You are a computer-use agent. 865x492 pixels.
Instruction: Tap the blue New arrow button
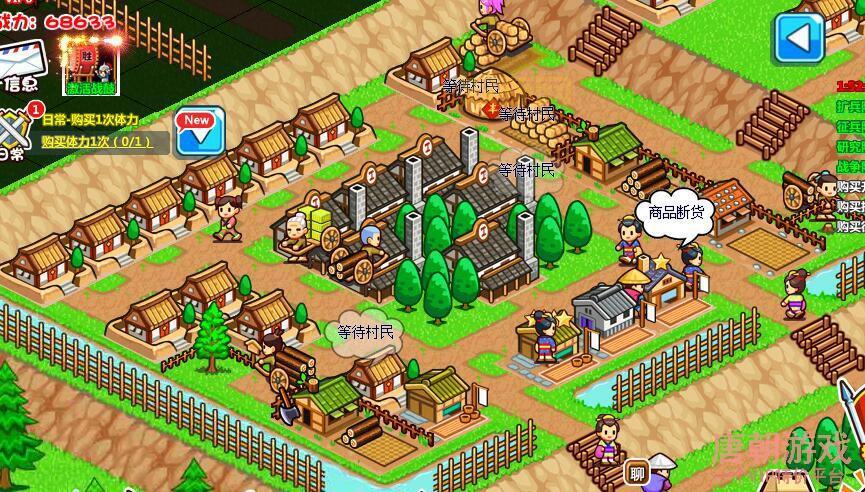point(199,131)
